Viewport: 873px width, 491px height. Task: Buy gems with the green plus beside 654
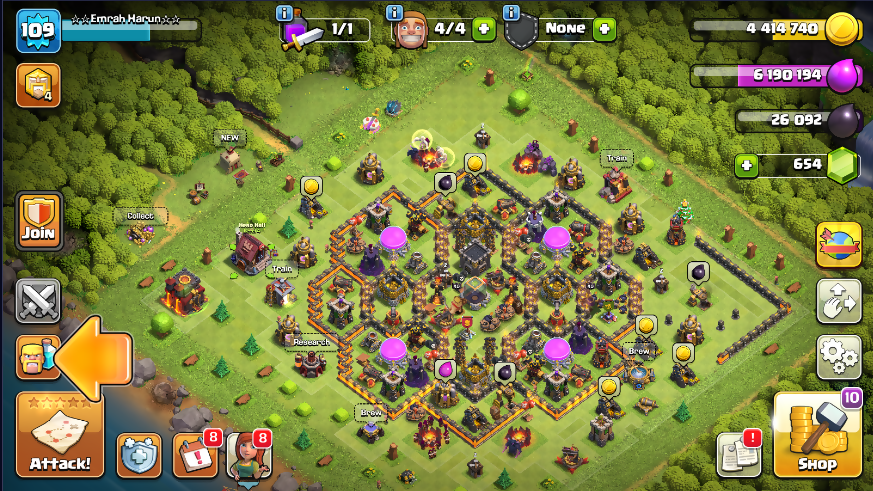(744, 165)
